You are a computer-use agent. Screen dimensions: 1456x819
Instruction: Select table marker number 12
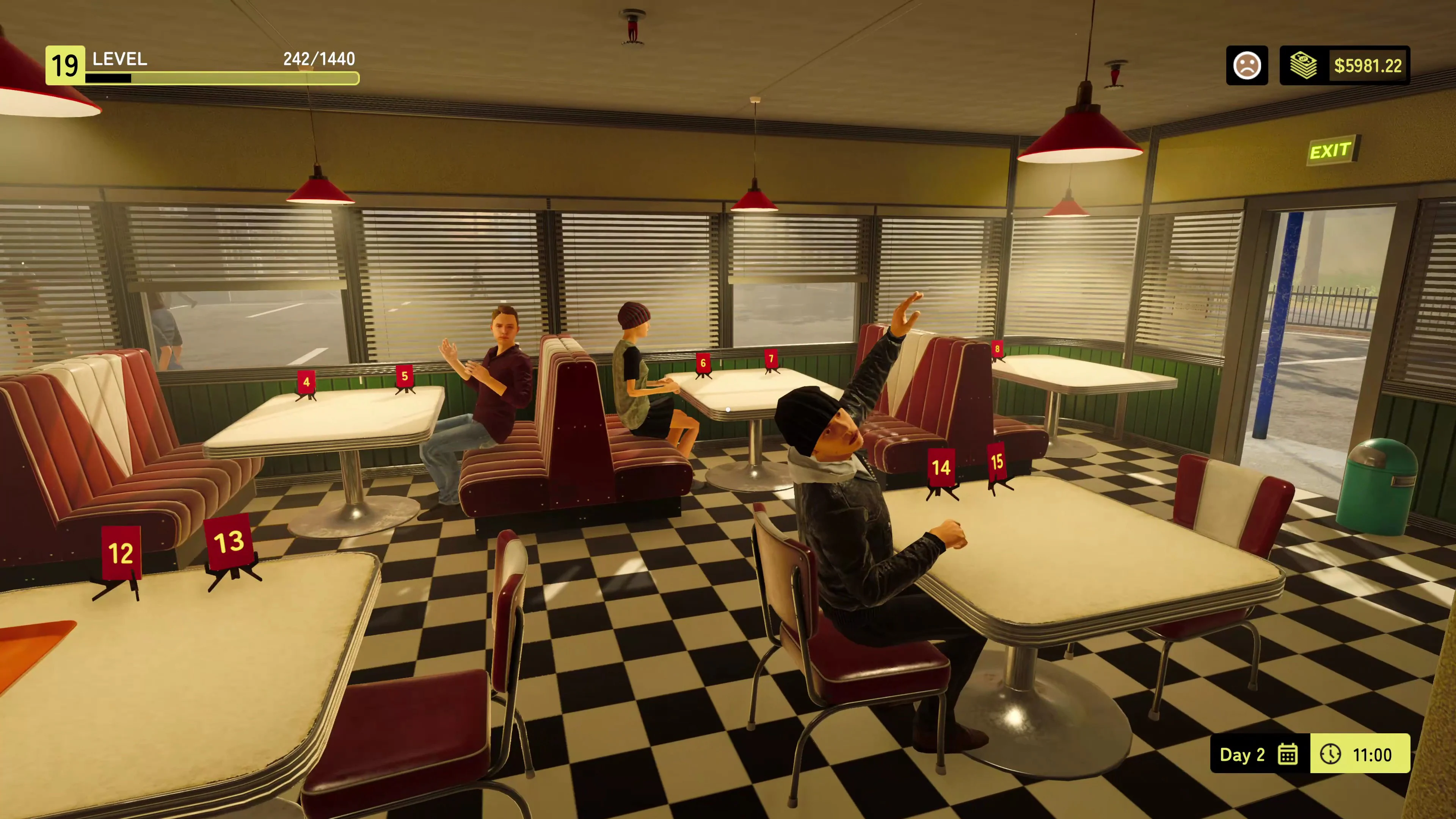pyautogui.click(x=121, y=554)
